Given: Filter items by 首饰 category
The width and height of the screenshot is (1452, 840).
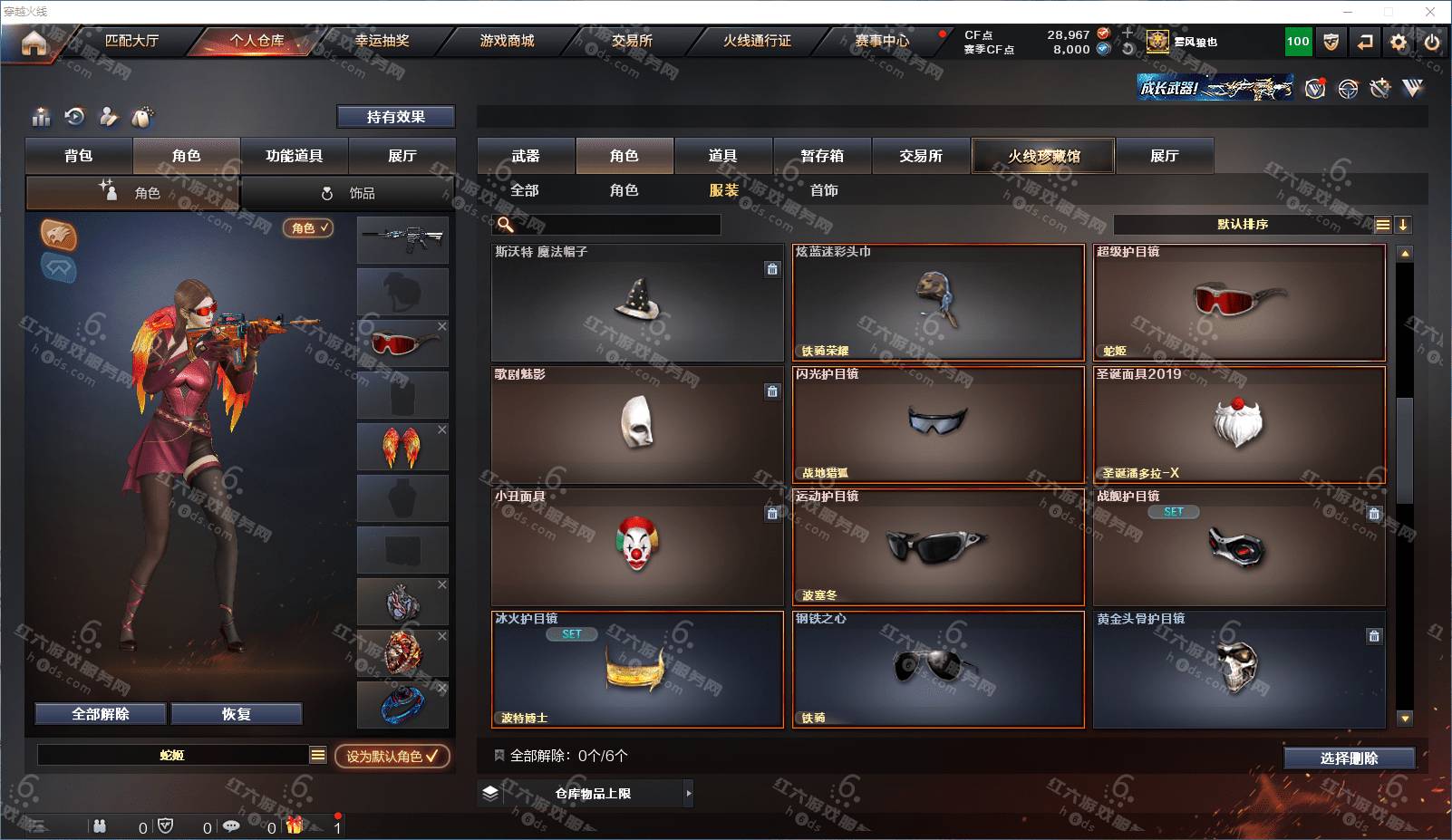Looking at the screenshot, I should (x=824, y=190).
